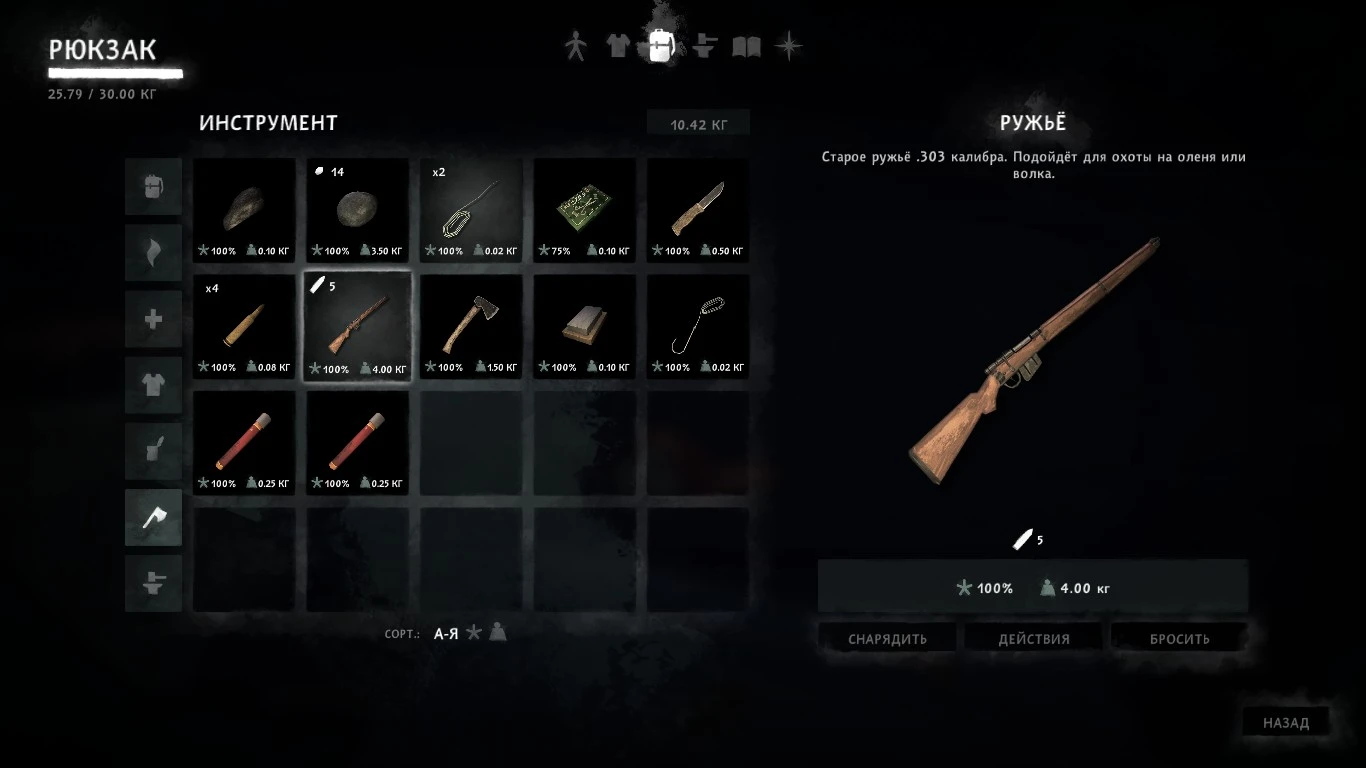
Task: Select the first aid category (cross icon)
Action: pos(153,318)
